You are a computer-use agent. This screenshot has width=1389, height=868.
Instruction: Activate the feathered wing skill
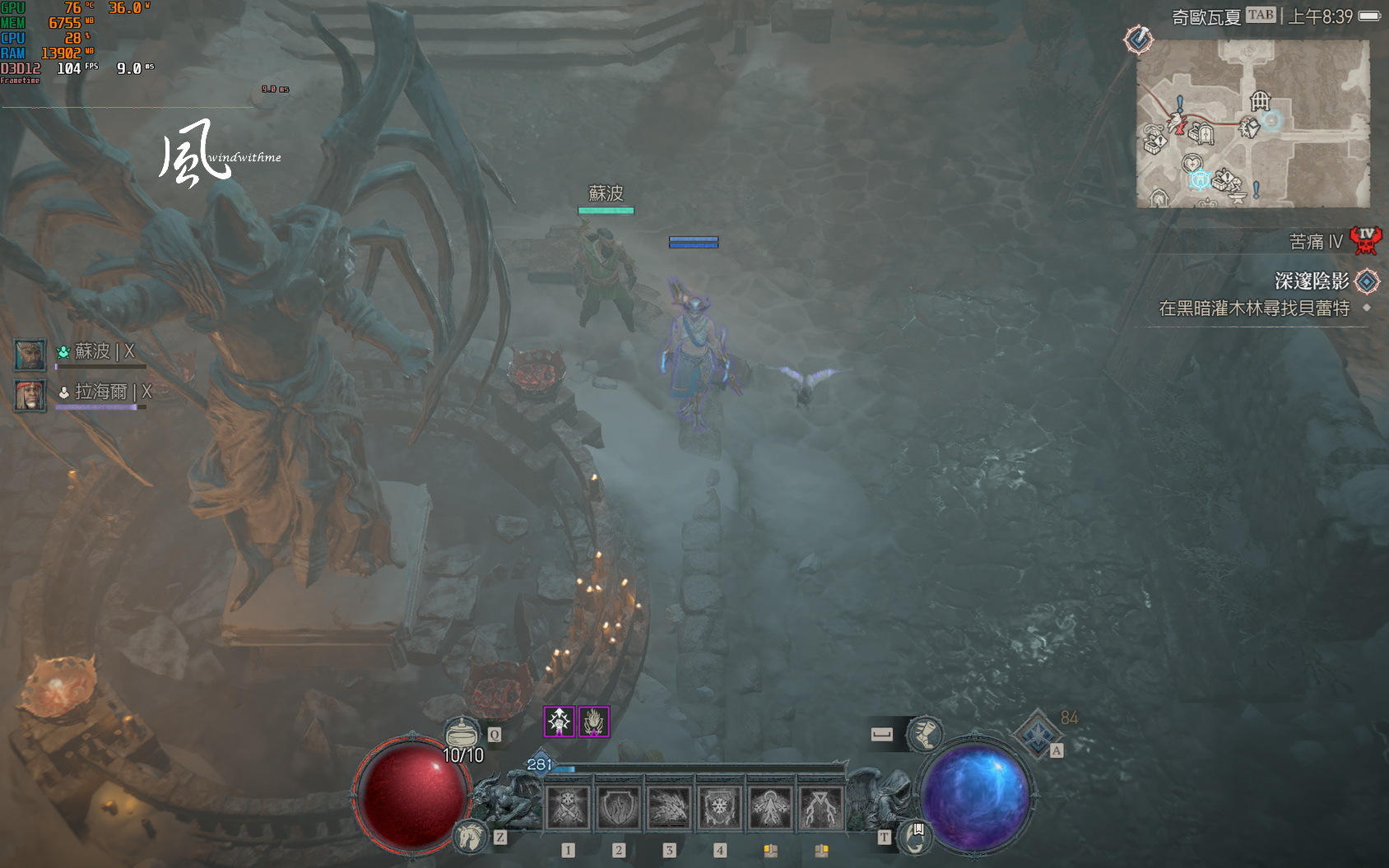tap(669, 807)
